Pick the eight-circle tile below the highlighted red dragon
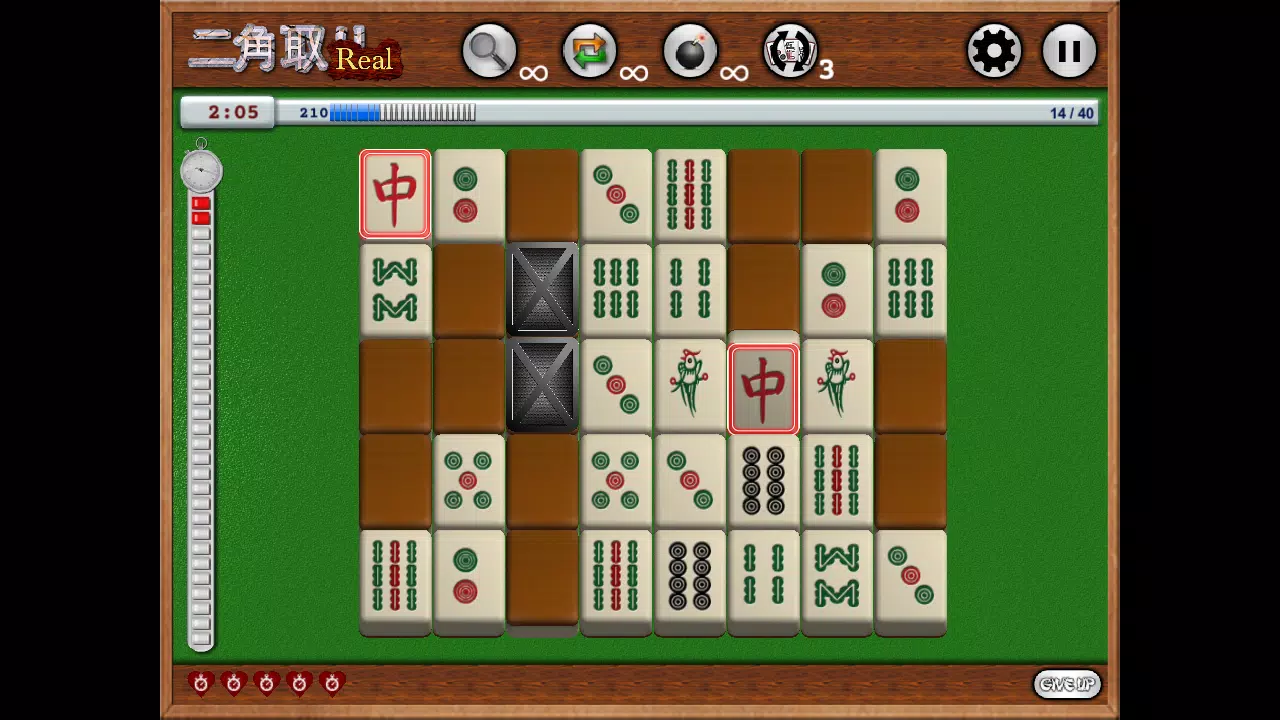Screen dimensions: 1280x720 click(763, 481)
